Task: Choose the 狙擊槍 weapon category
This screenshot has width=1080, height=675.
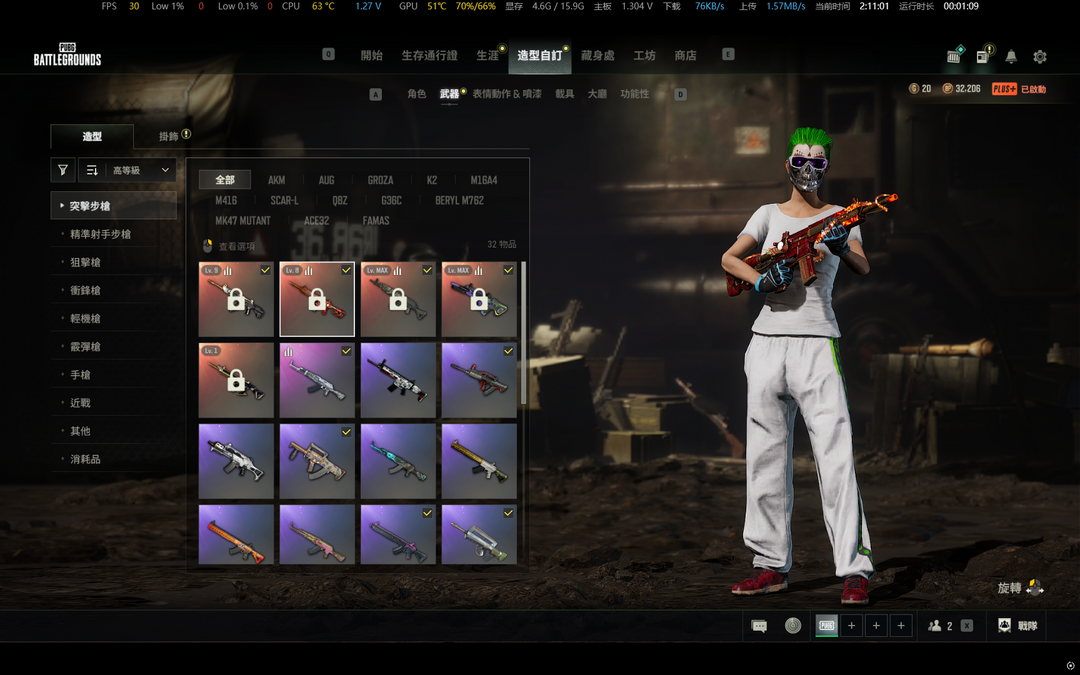Action: pos(85,262)
